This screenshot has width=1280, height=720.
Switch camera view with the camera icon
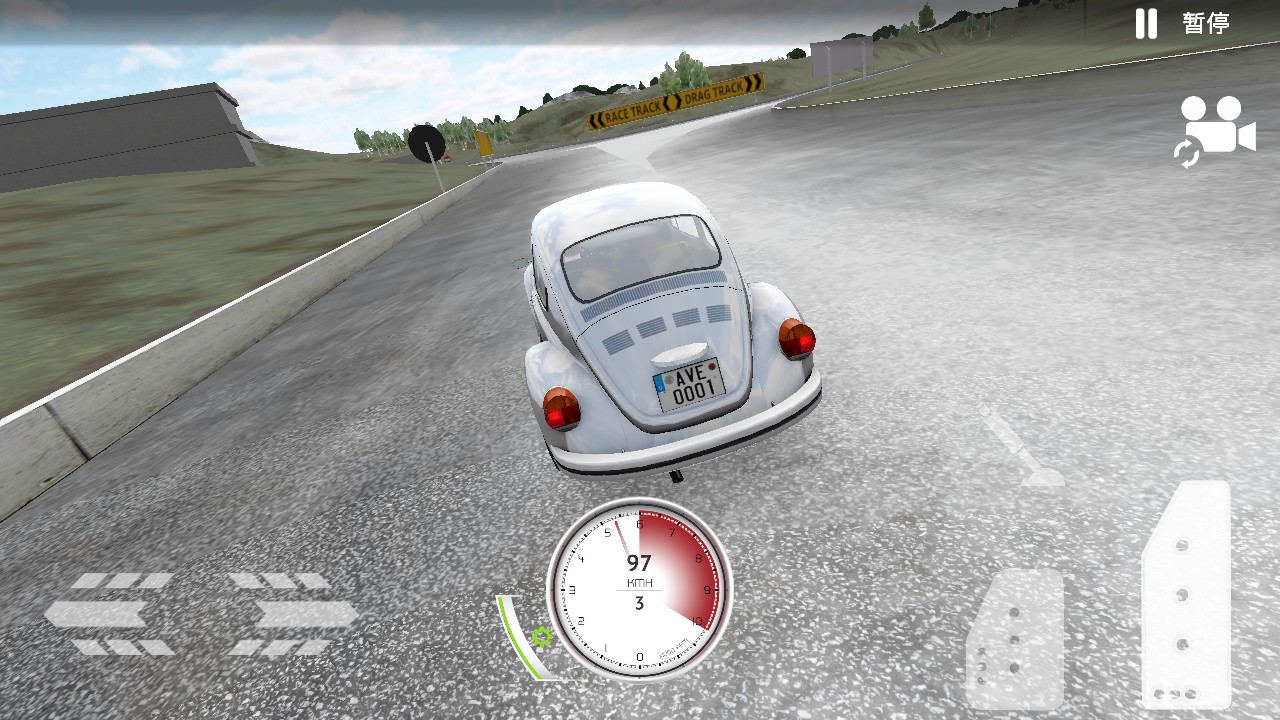[x=1215, y=131]
